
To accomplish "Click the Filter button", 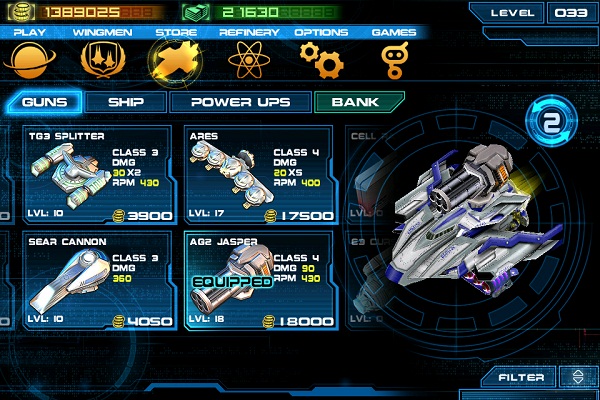I will (x=523, y=377).
